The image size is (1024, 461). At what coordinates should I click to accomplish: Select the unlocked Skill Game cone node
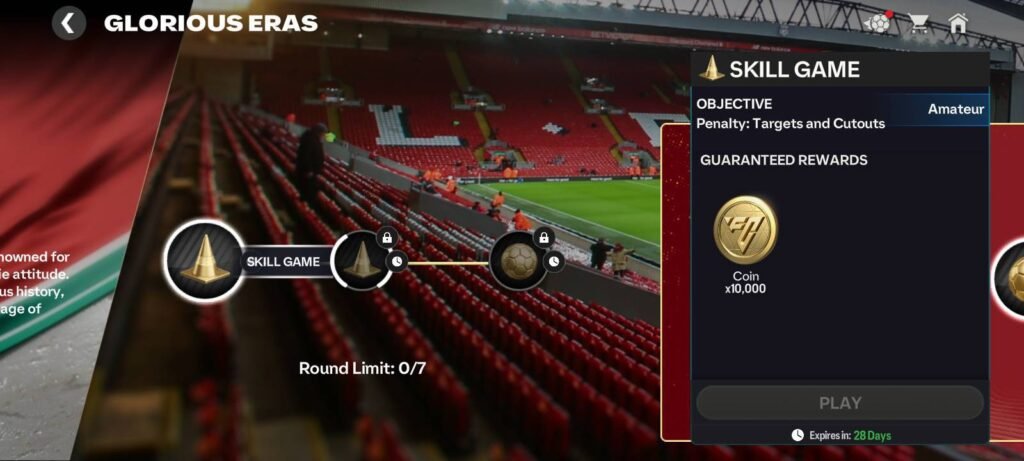[x=204, y=261]
